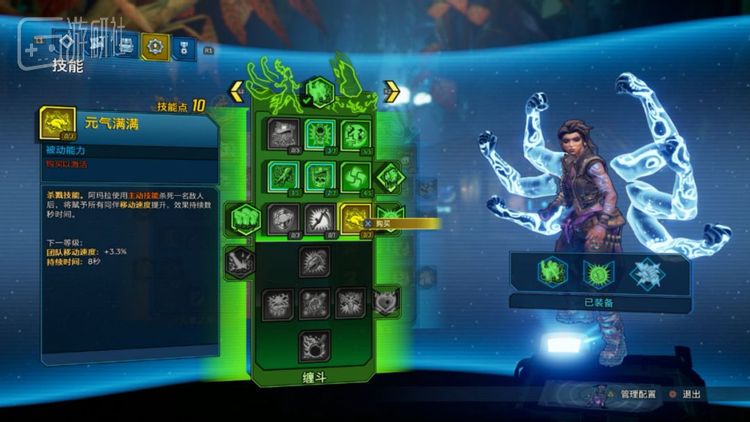
Task: Open the rightmost medal-icon tab in top bar
Action: 183,45
